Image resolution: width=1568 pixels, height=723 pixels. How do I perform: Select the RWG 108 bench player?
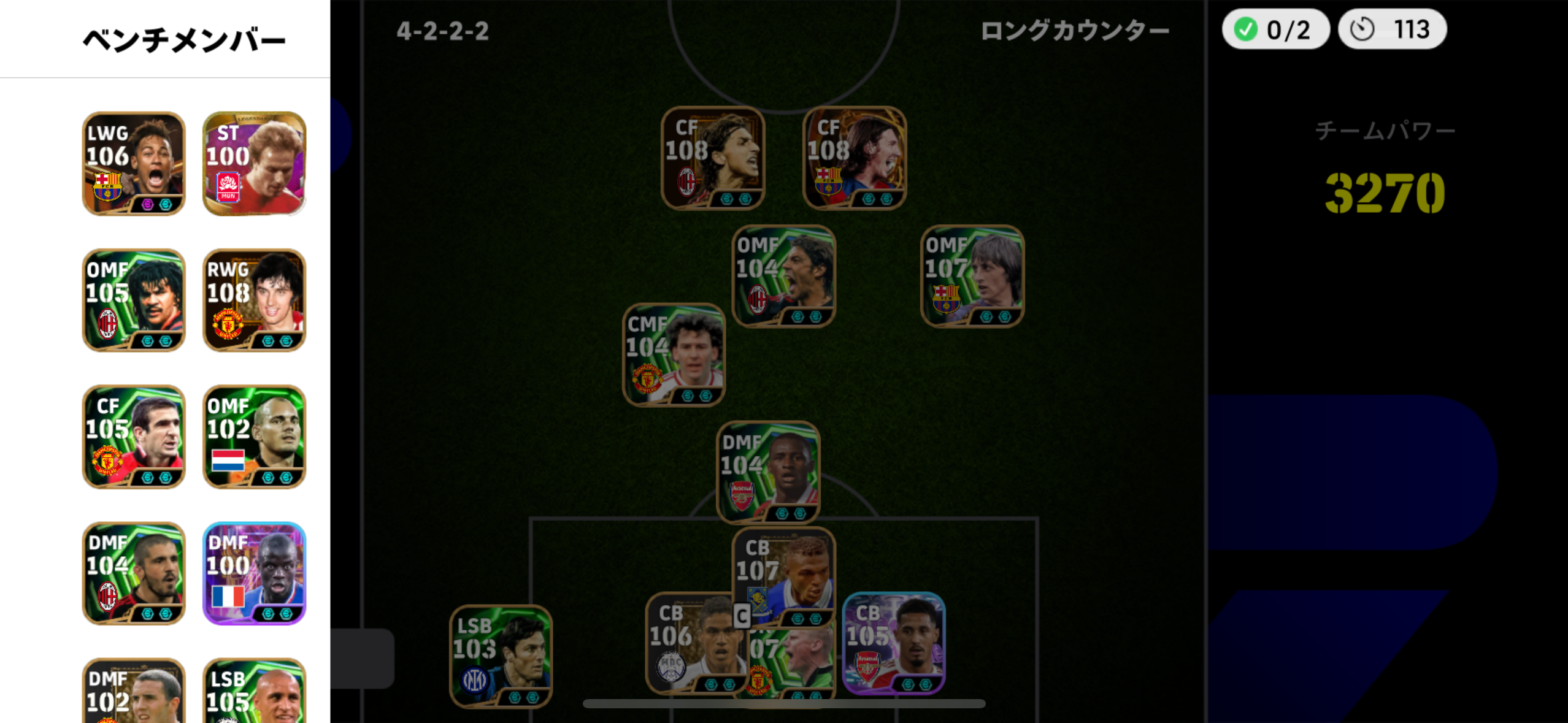[254, 300]
